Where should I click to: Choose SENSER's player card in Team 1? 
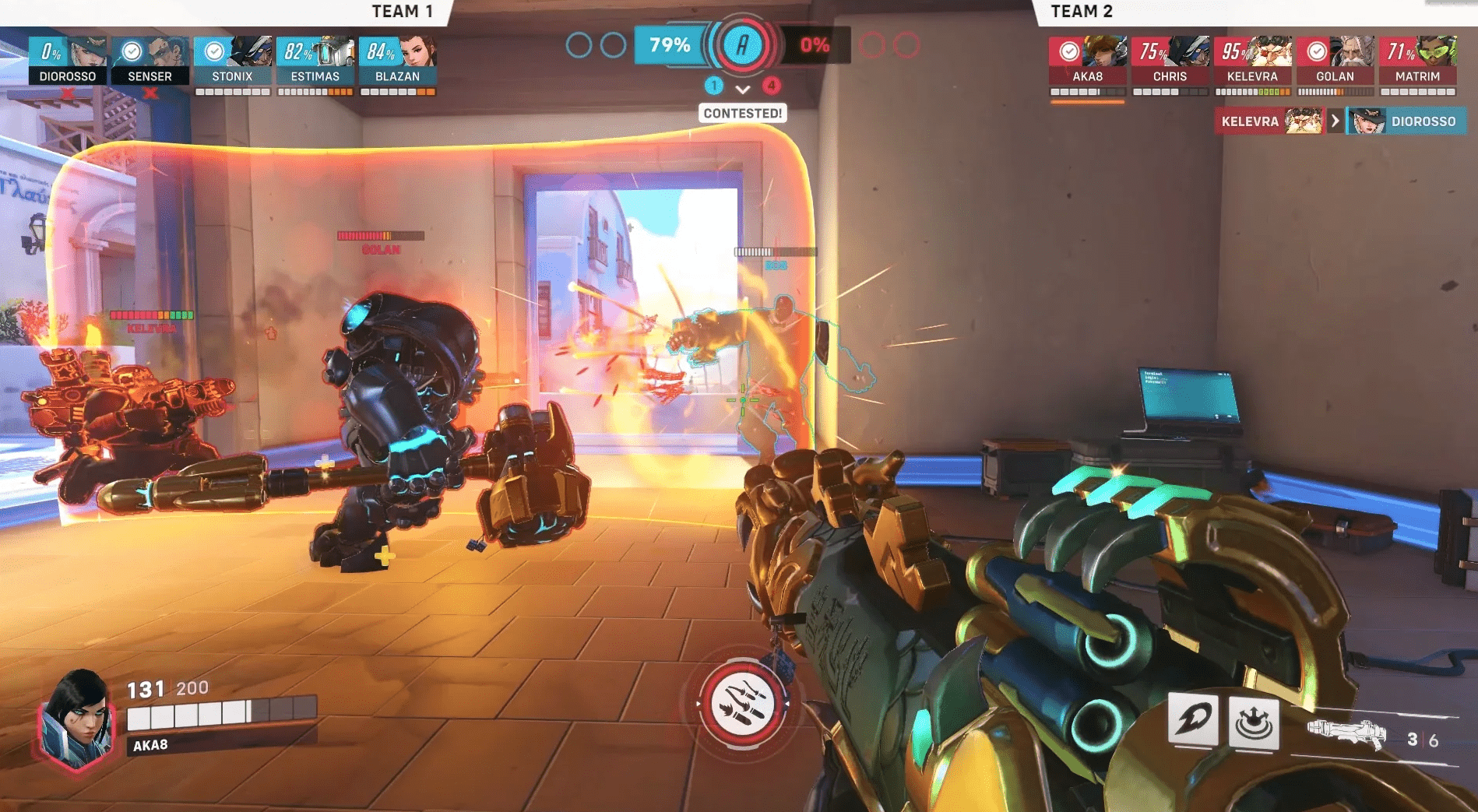pyautogui.click(x=150, y=60)
